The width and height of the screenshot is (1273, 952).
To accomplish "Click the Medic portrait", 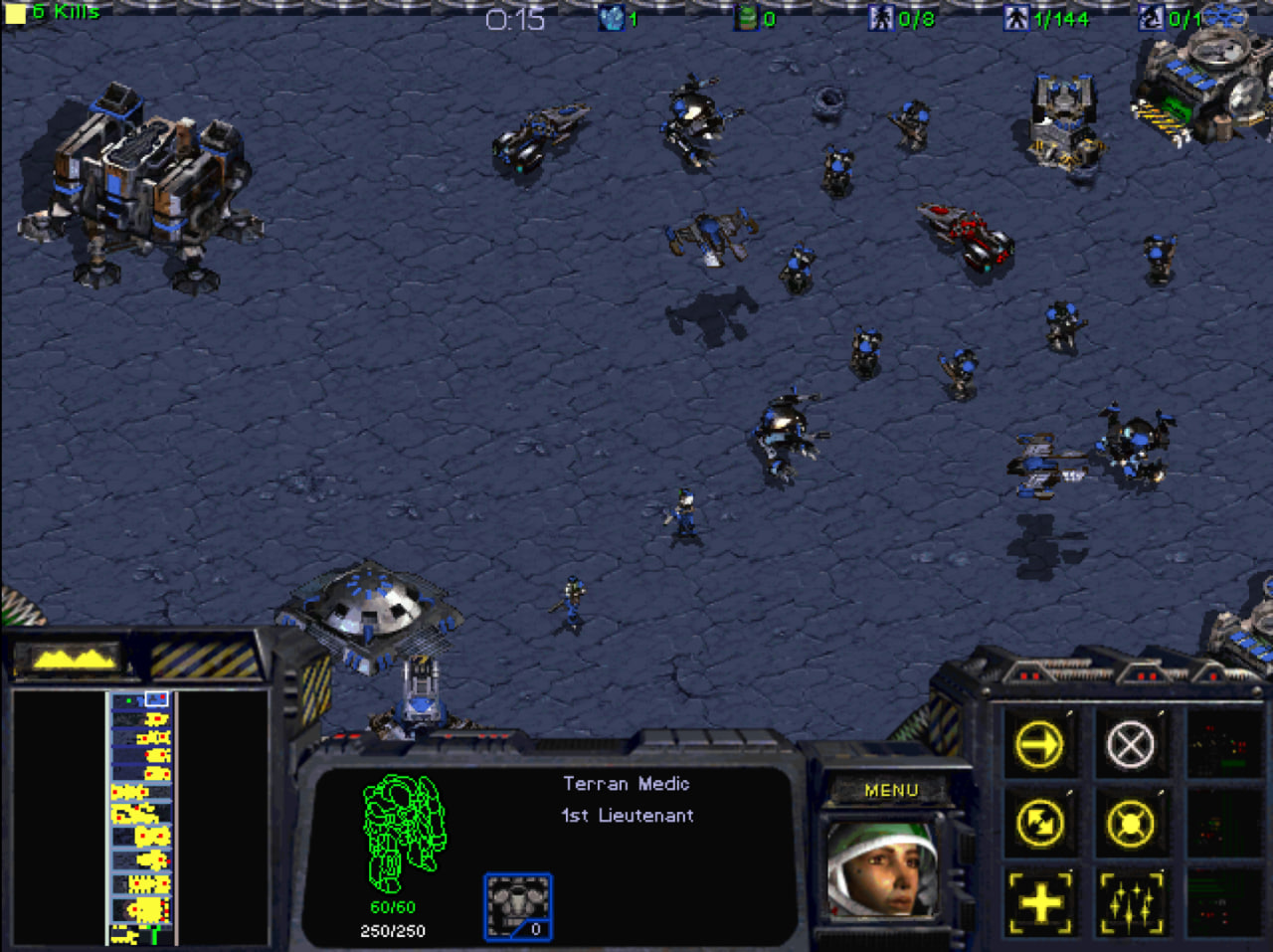I will [x=882, y=868].
